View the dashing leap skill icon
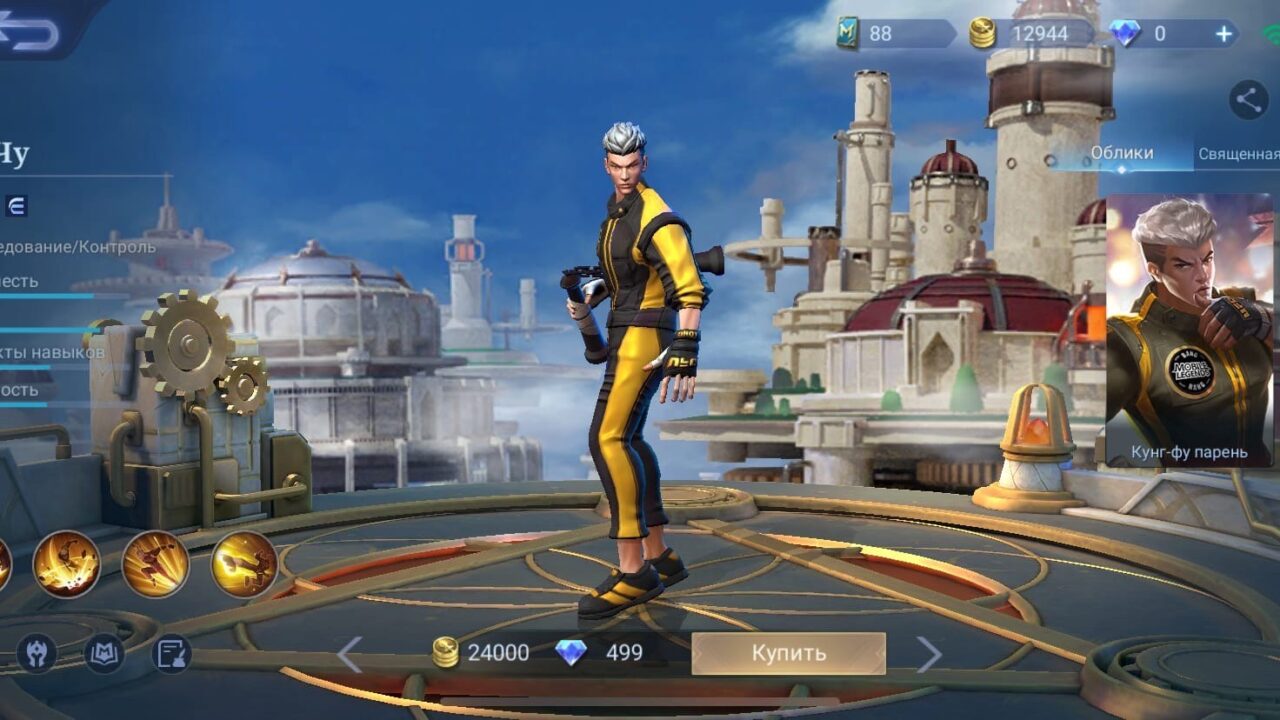 (x=155, y=564)
